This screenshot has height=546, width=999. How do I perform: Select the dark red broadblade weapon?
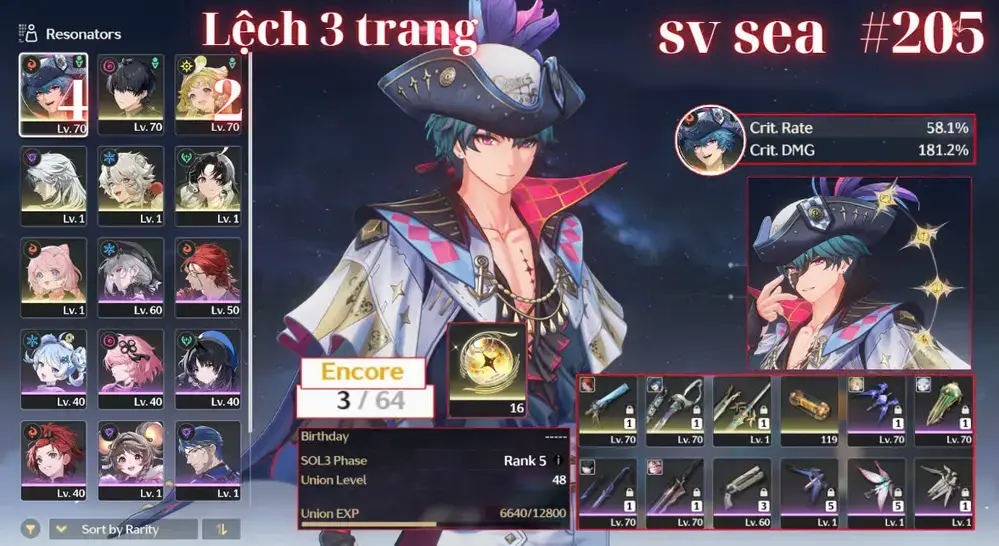[x=677, y=492]
